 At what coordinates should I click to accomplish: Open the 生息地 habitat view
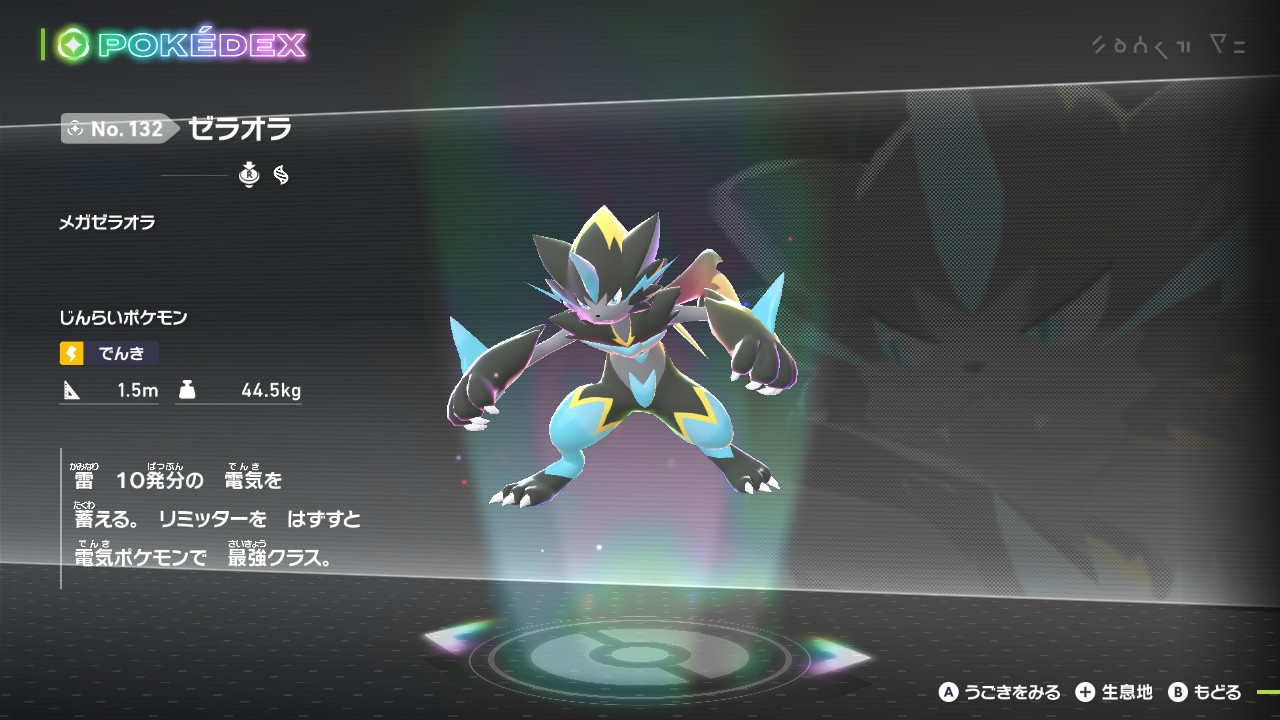(1113, 692)
